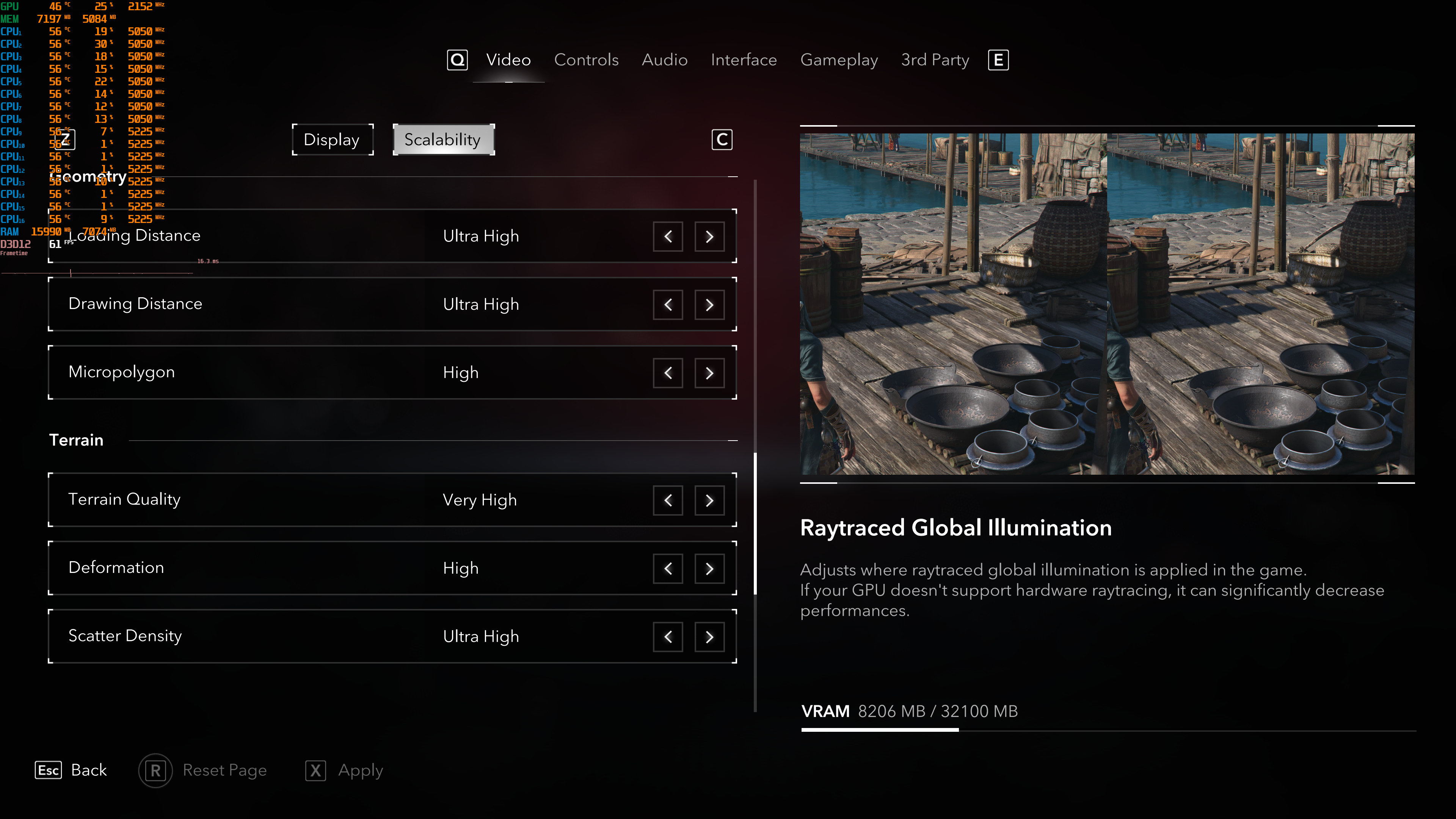Screen dimensions: 1456x819
Task: Lower Terrain Quality with left arrow
Action: 667,500
